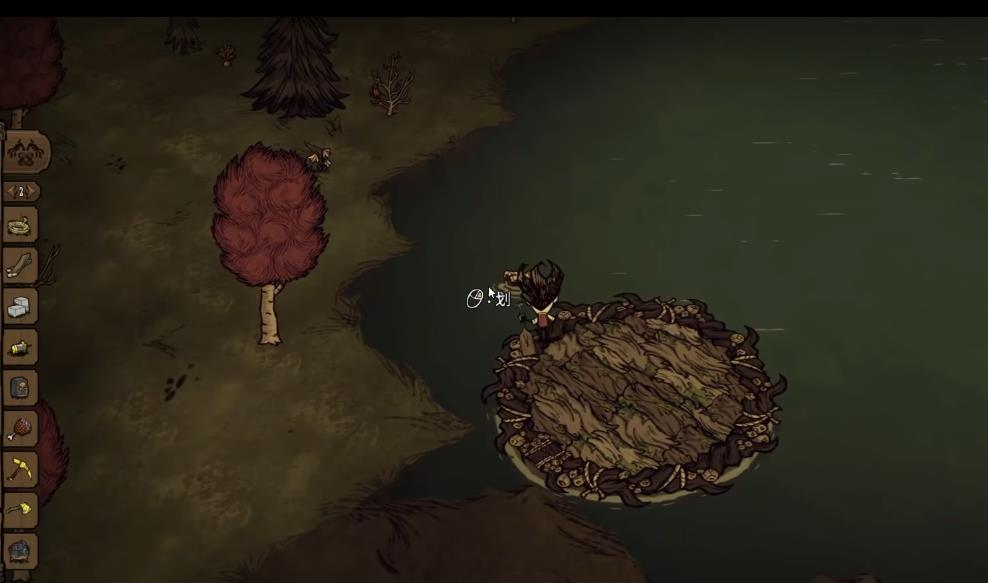
Task: Select the yellow and black item slot
Action: tap(20, 347)
